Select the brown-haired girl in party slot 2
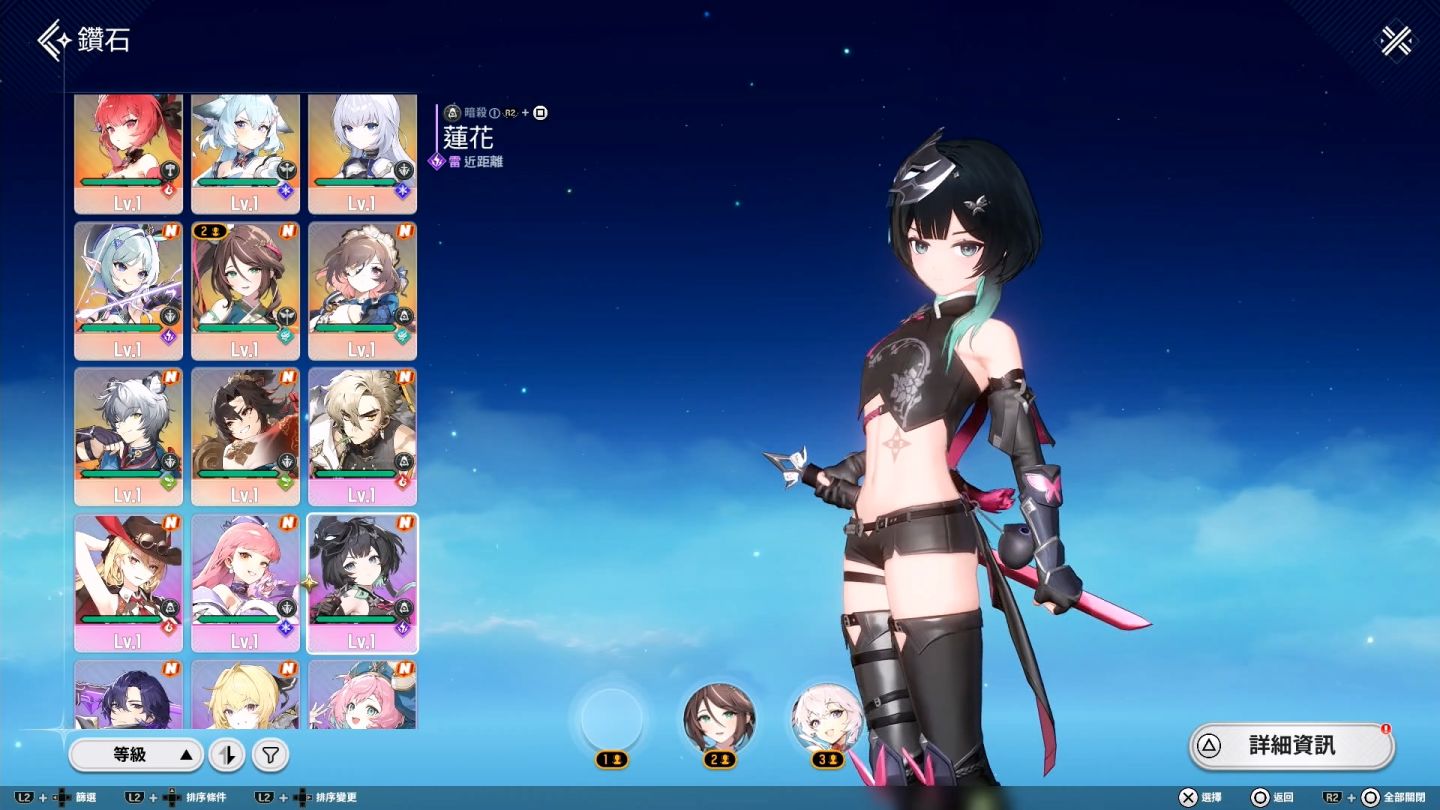The width and height of the screenshot is (1440, 810). (x=719, y=718)
